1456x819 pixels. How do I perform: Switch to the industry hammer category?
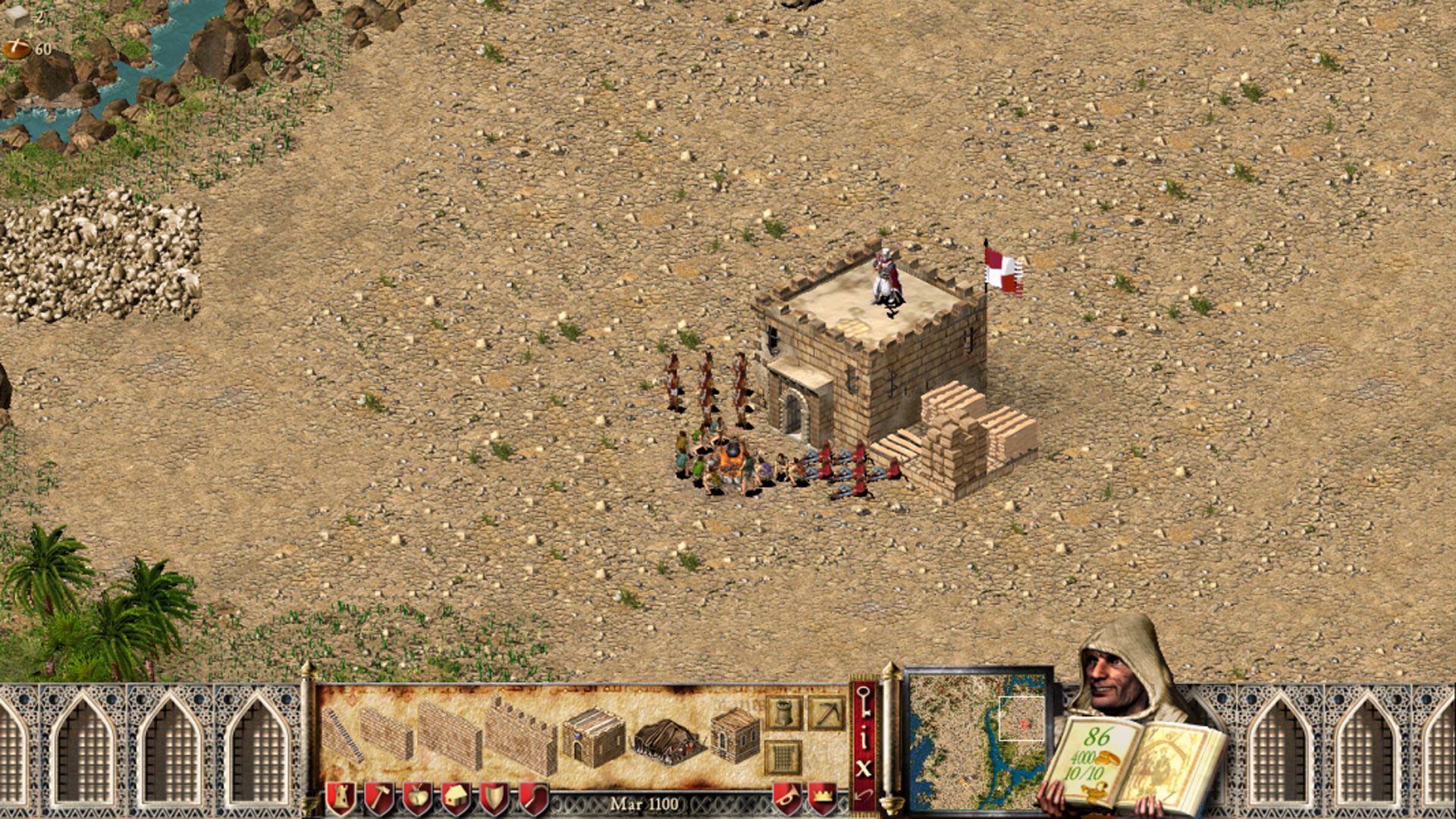click(378, 798)
